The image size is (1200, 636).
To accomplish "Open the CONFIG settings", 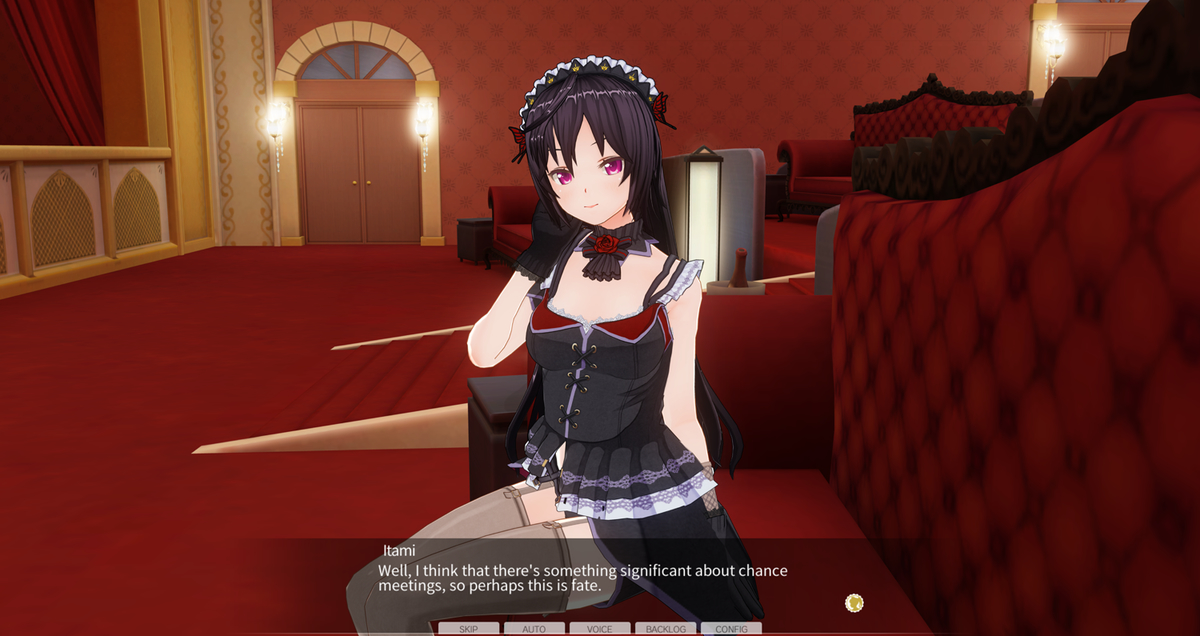I will [731, 629].
